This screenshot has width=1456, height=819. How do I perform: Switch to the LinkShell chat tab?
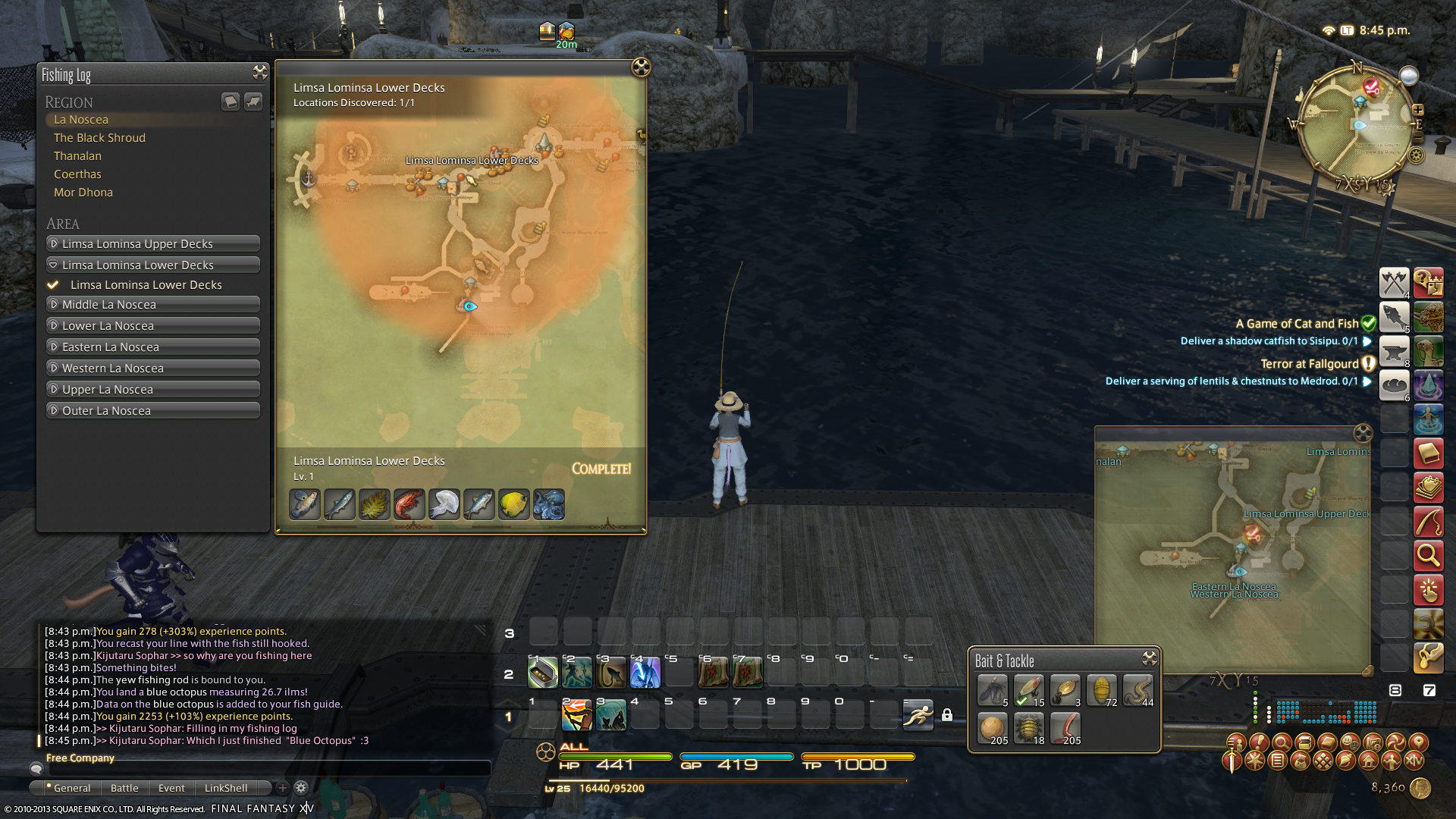(225, 789)
